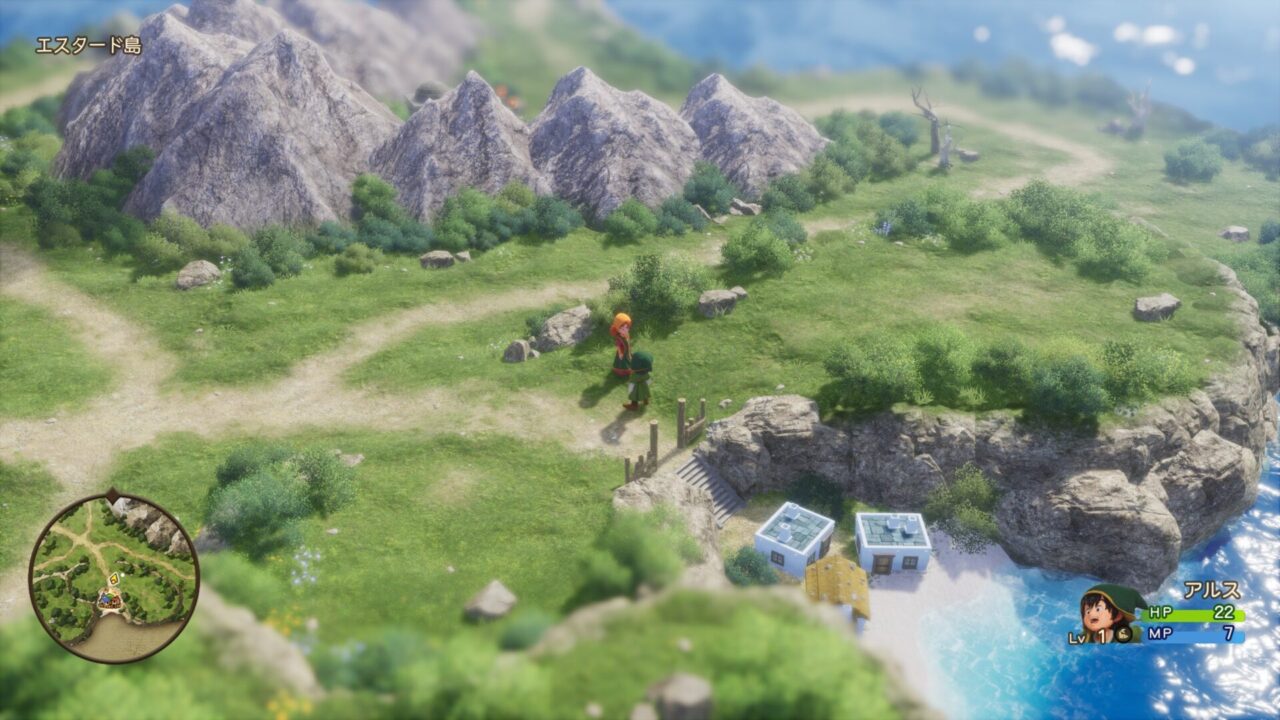This screenshot has height=720, width=1280.
Task: Select the hero portrait for アルス
Action: click(x=1113, y=612)
